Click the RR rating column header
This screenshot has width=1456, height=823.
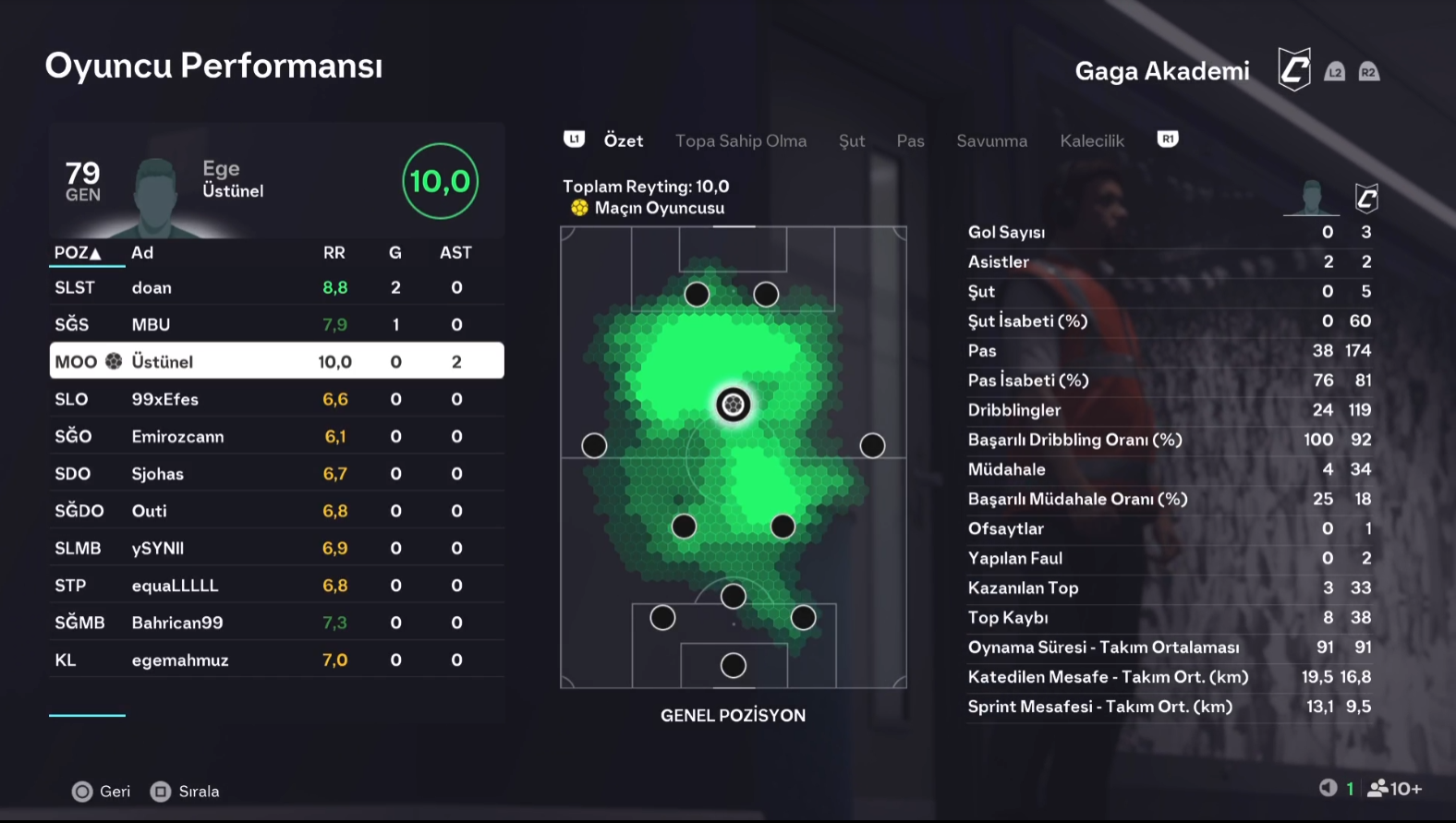pos(334,252)
